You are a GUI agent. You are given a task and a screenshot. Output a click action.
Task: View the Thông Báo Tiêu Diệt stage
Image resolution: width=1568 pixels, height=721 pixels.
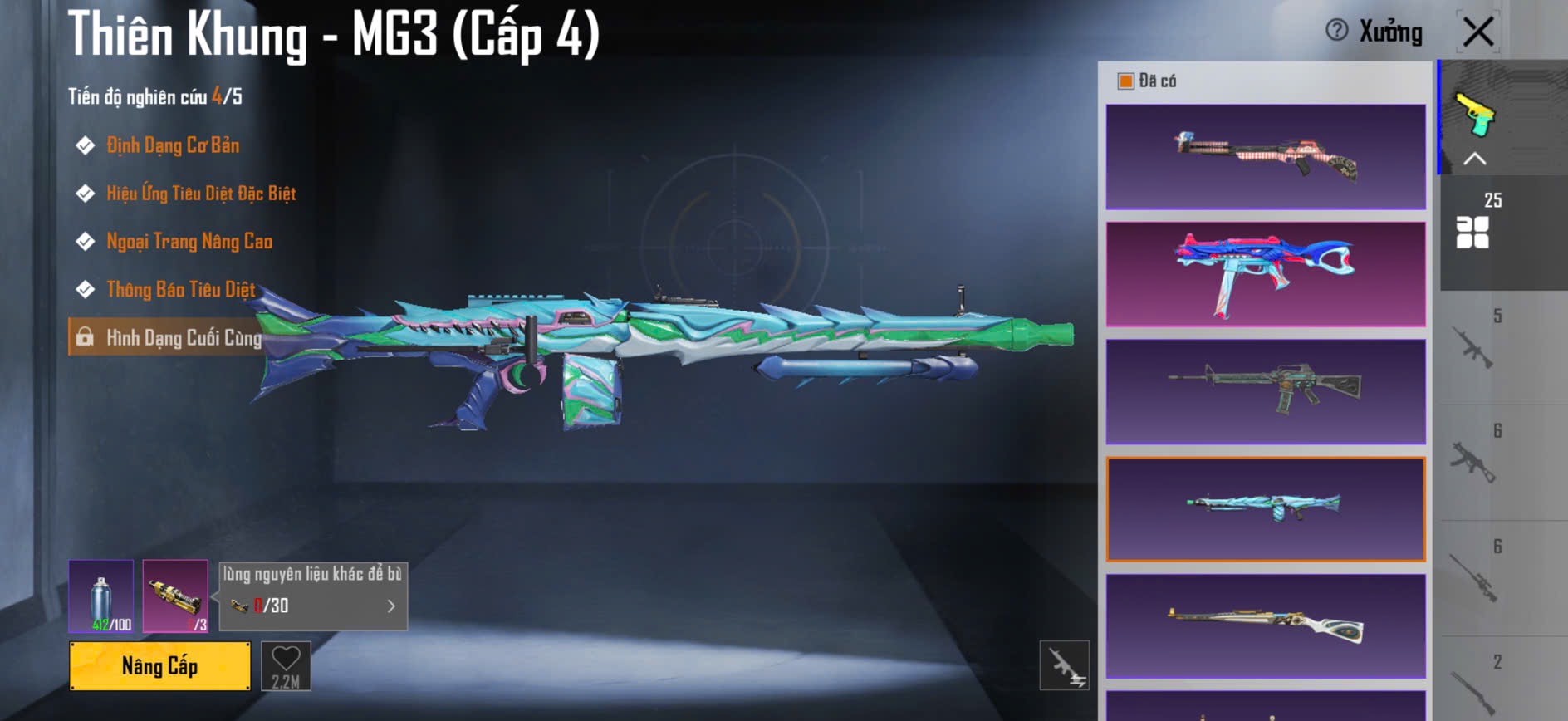pos(180,290)
